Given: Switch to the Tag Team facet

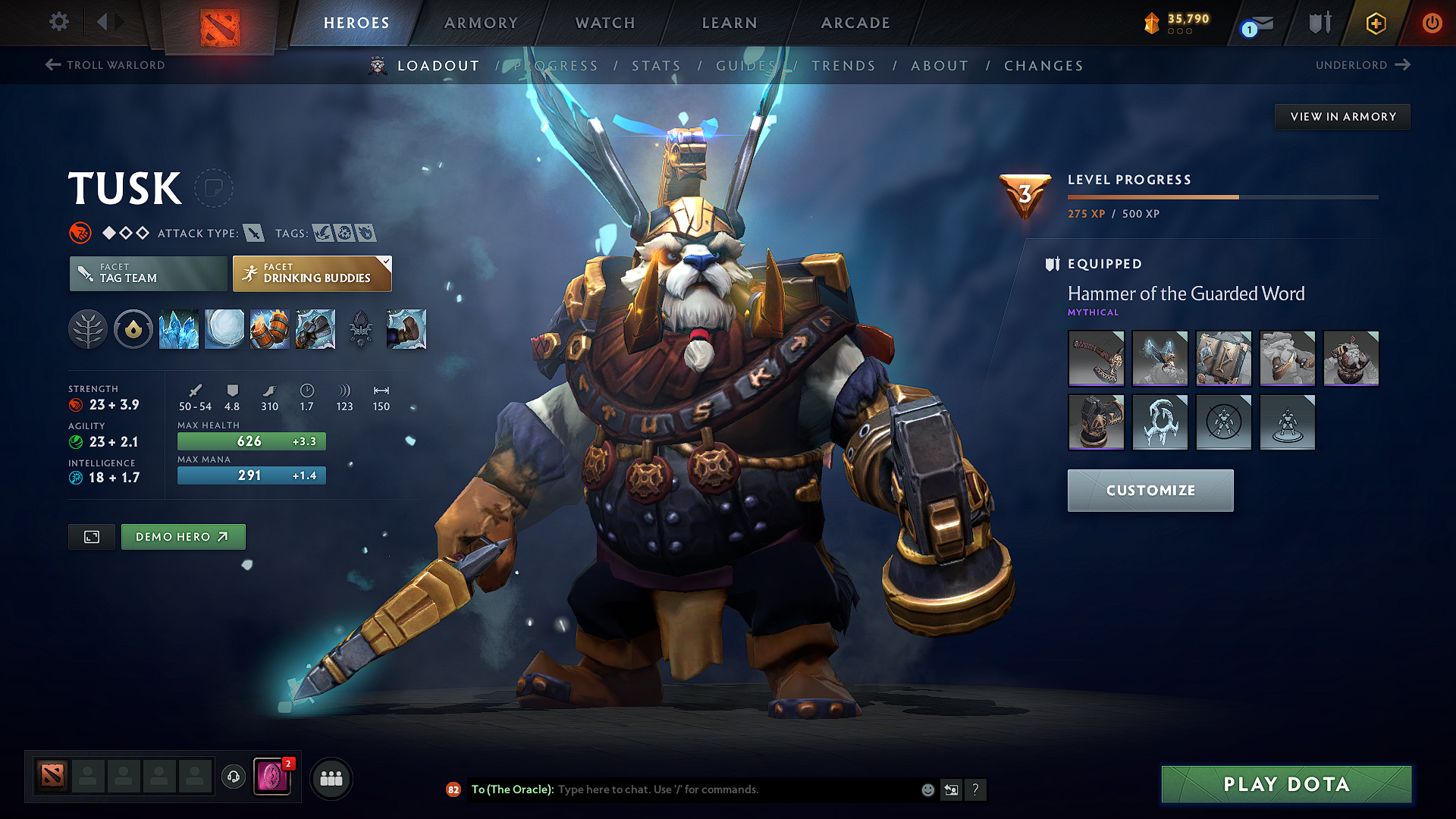Looking at the screenshot, I should click(147, 274).
